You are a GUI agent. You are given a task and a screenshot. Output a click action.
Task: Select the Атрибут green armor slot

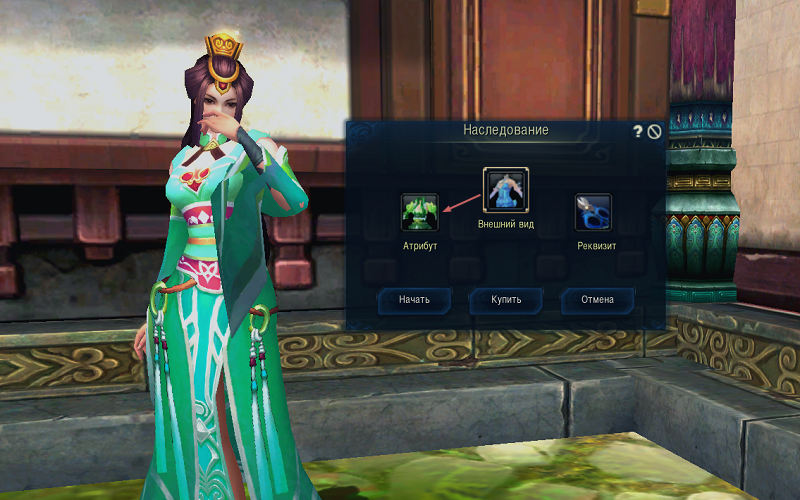pos(420,213)
